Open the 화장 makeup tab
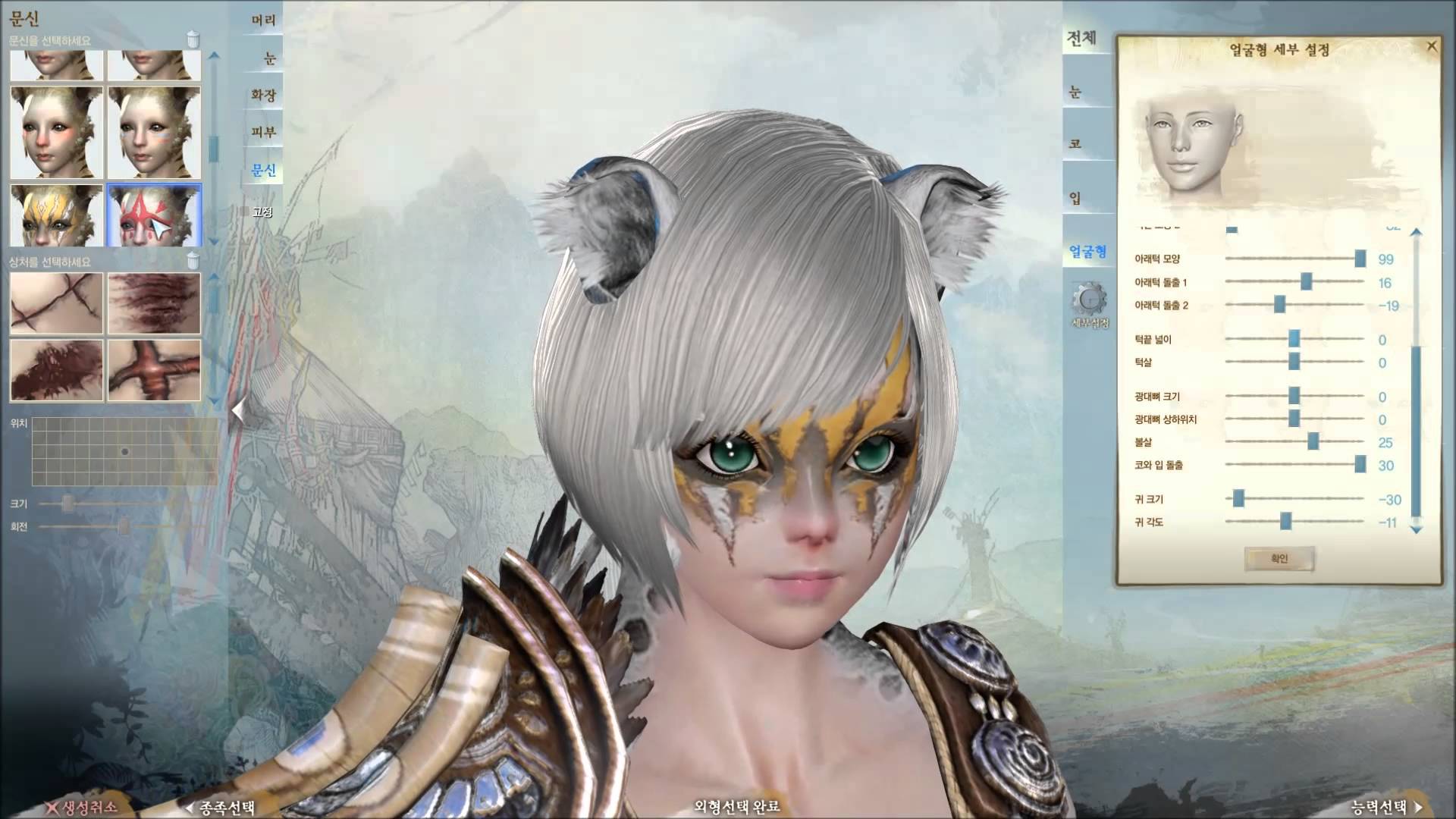1456x819 pixels. click(263, 95)
